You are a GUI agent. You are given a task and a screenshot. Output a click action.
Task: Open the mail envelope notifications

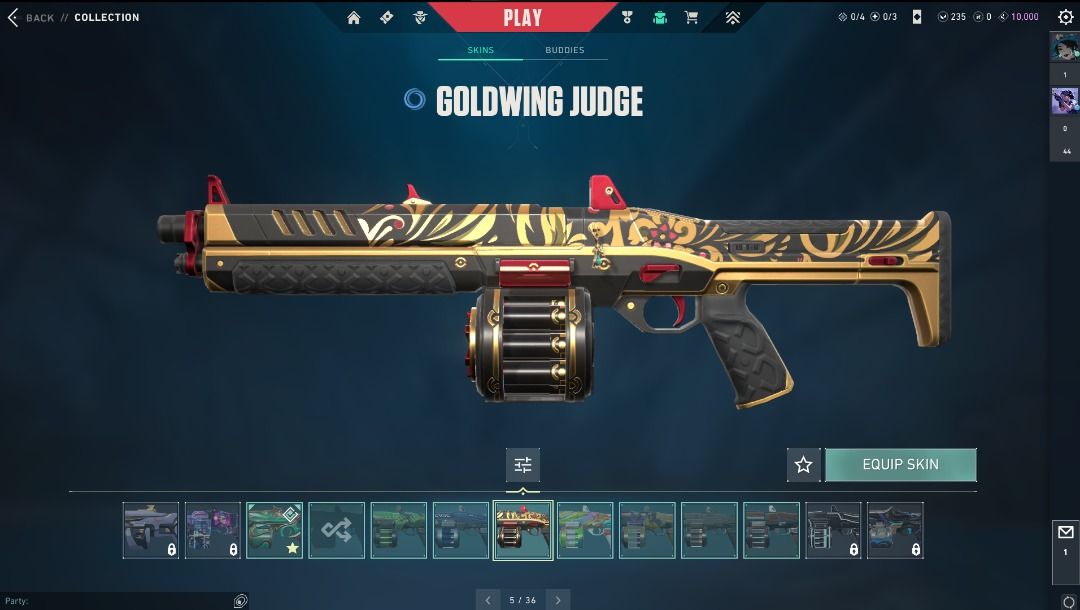1065,533
